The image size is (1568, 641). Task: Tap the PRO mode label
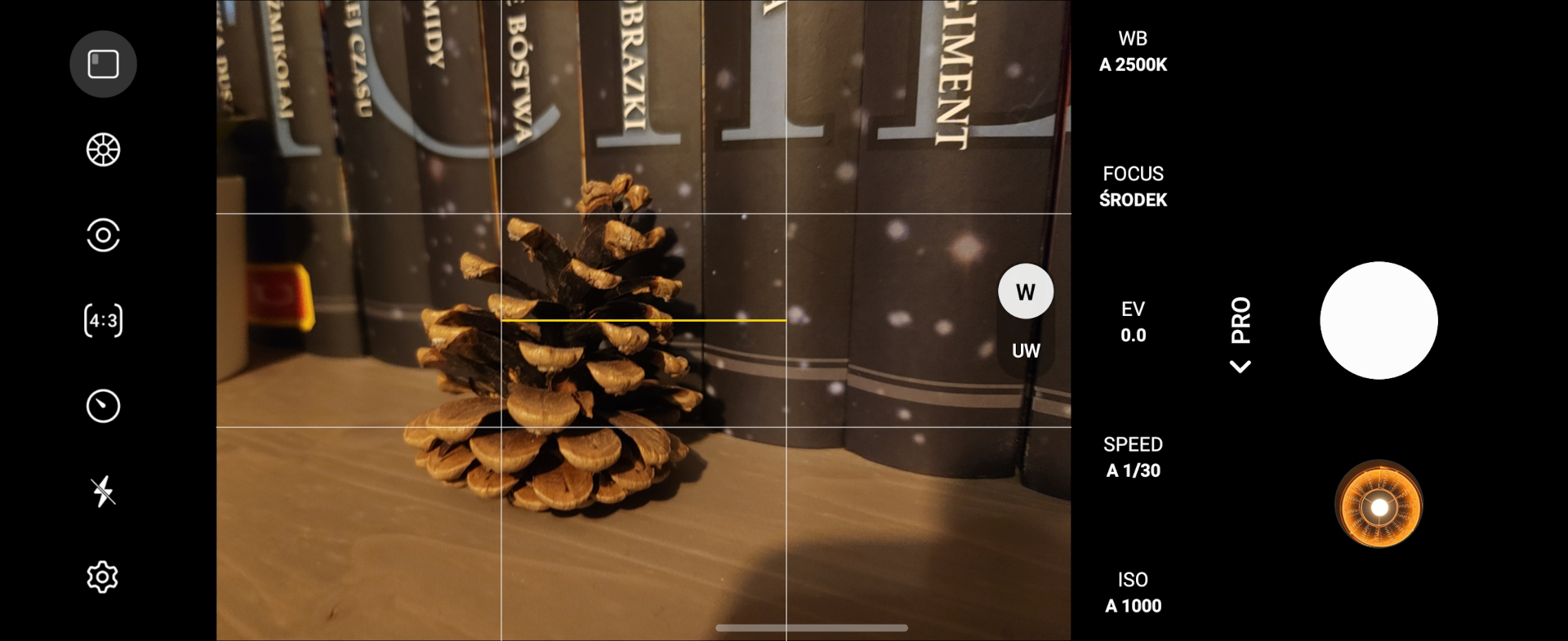1241,320
